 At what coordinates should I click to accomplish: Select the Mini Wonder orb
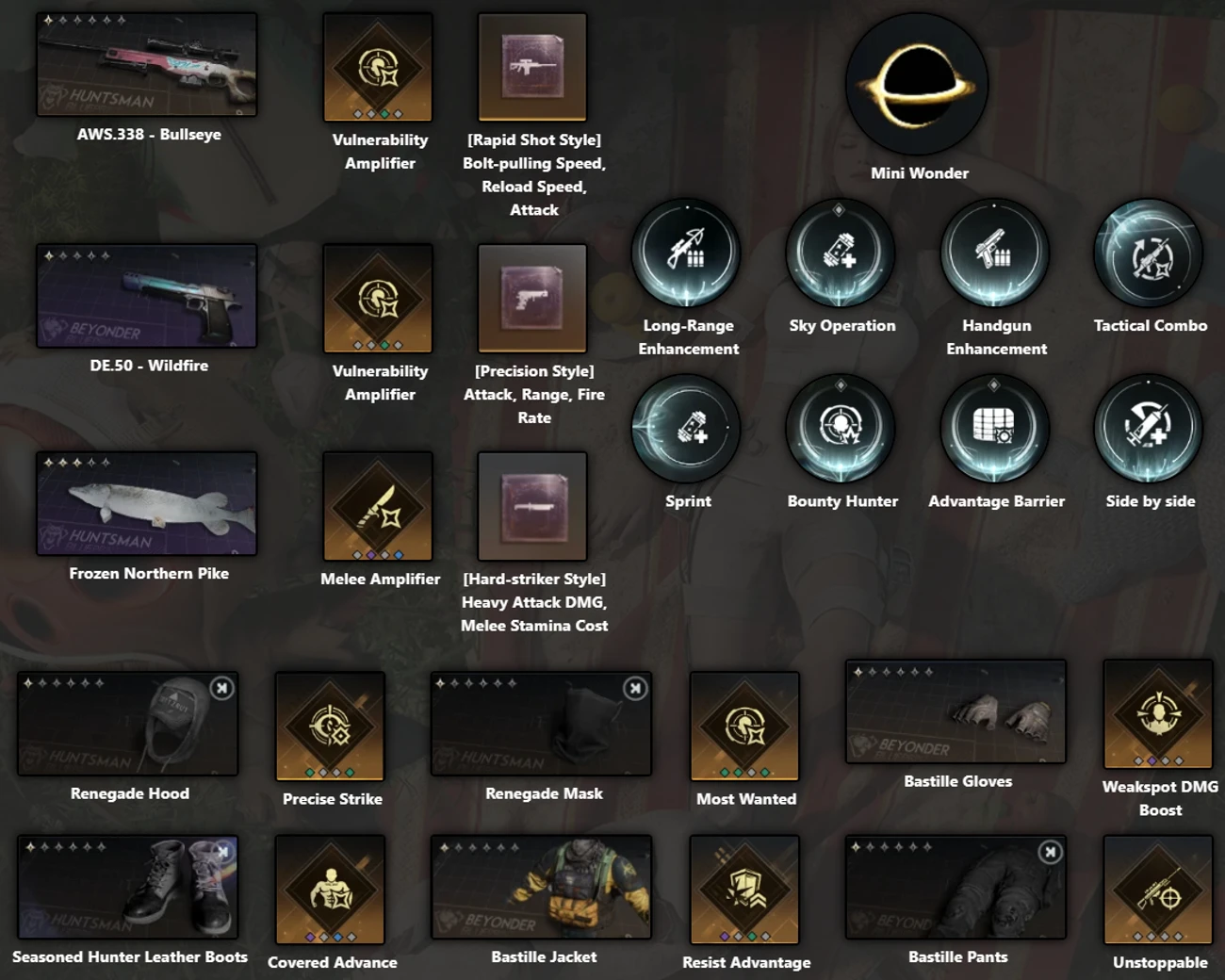[916, 85]
